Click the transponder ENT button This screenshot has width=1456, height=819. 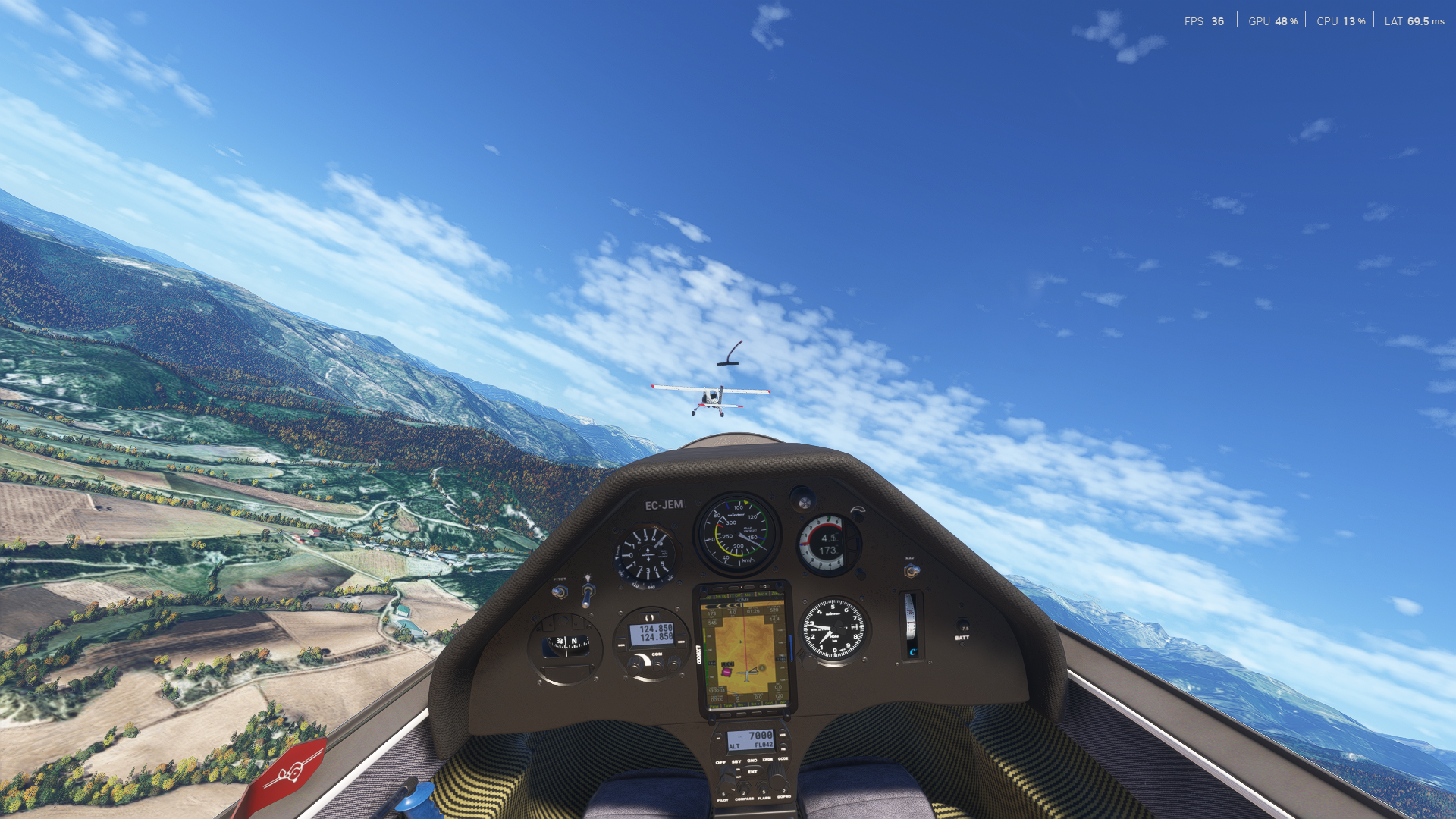pyautogui.click(x=752, y=772)
